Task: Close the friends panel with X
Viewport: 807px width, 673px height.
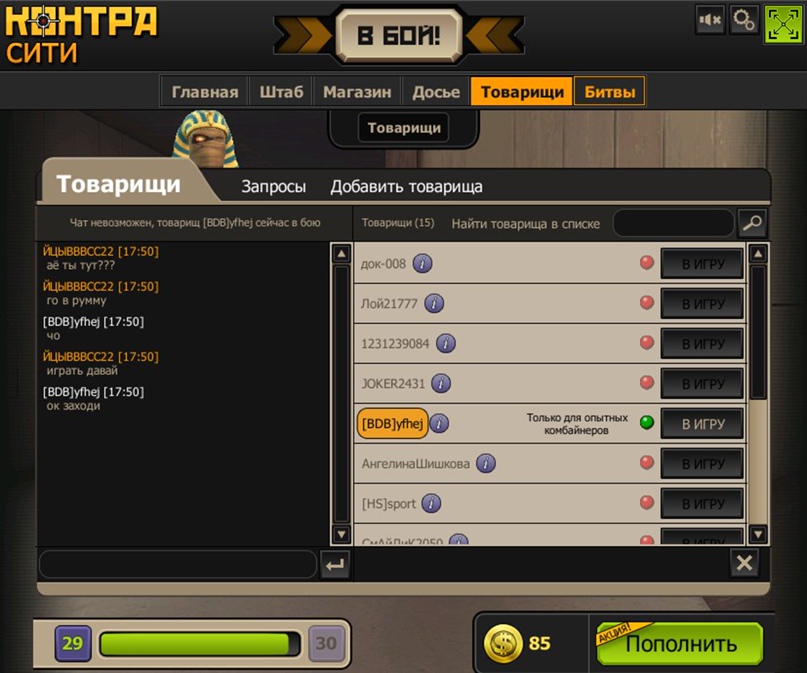Action: 744,563
